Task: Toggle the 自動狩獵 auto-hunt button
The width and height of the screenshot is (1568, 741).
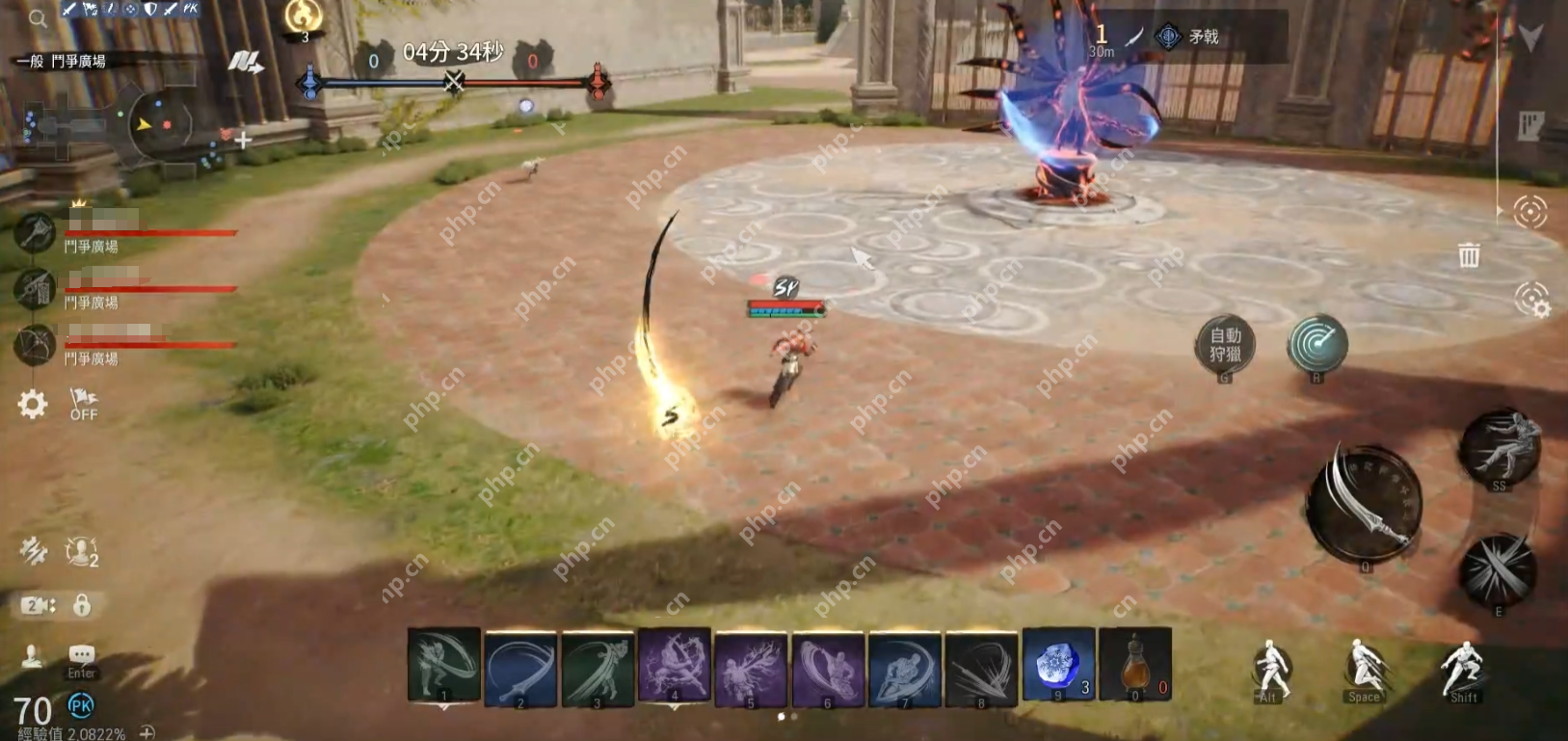Action: [x=1225, y=345]
